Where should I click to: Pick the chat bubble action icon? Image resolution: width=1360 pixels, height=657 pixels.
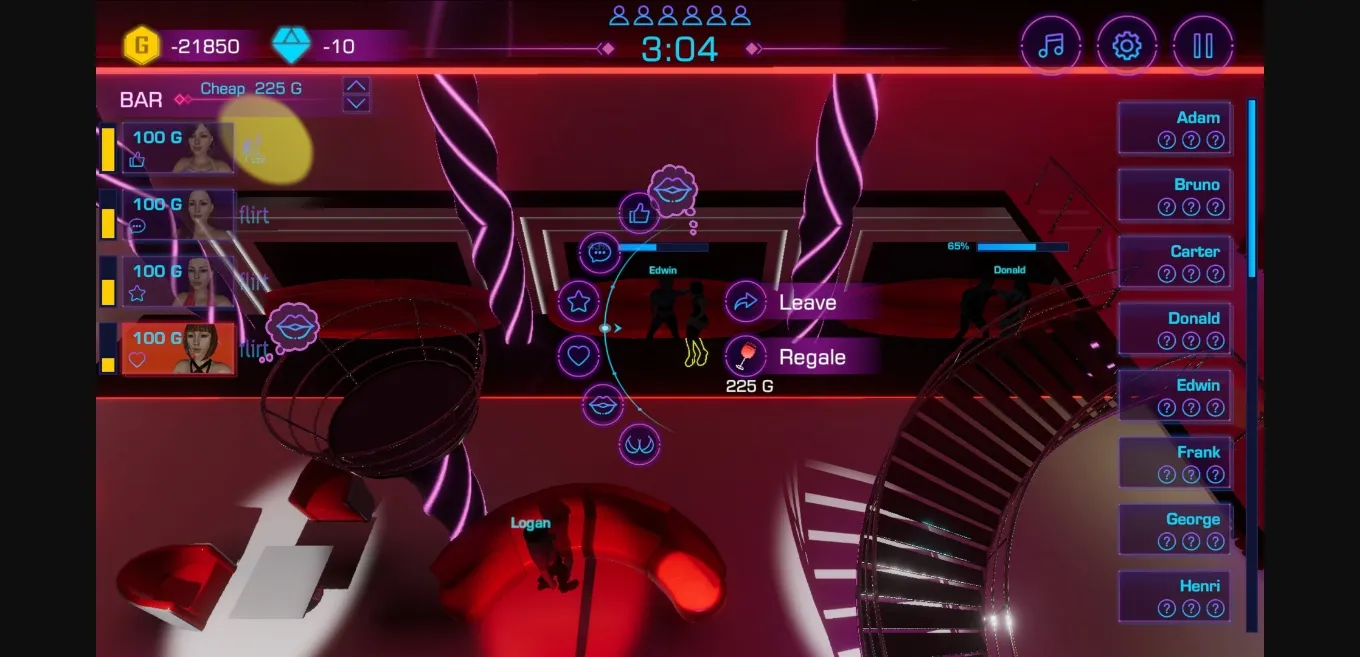pos(600,253)
